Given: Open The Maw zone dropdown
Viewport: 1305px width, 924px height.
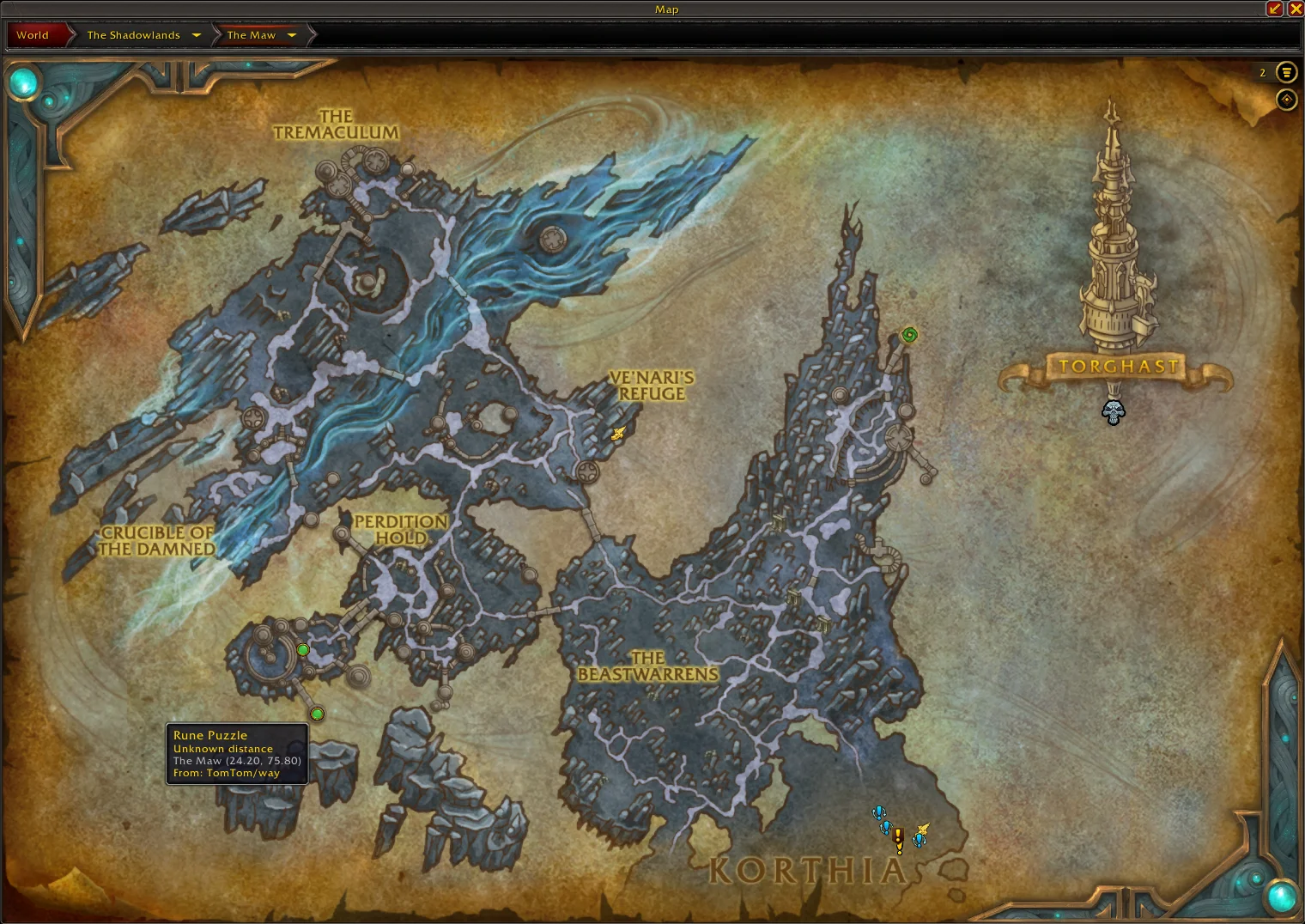Looking at the screenshot, I should tap(292, 35).
